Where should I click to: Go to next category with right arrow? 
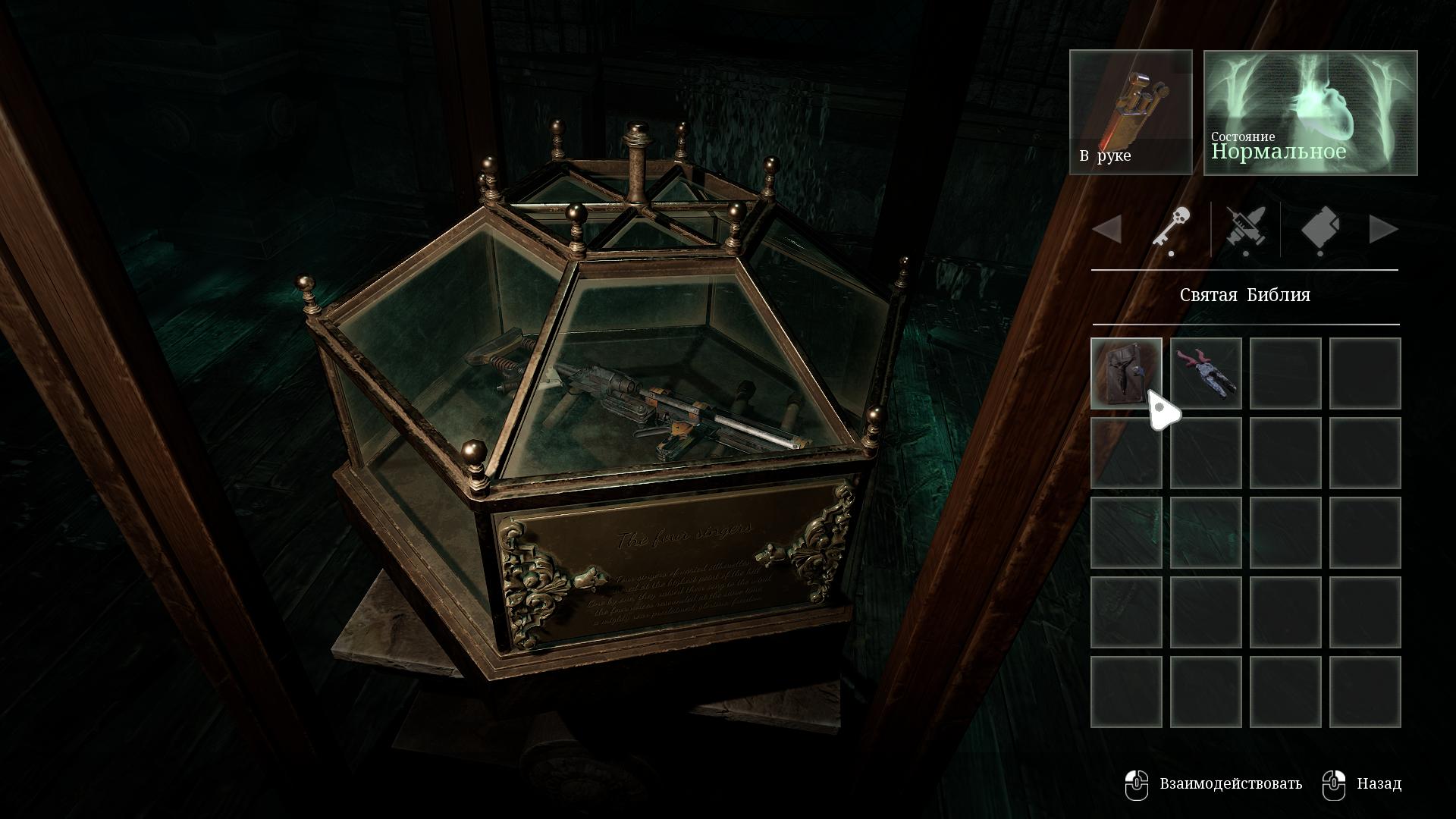[x=1383, y=229]
